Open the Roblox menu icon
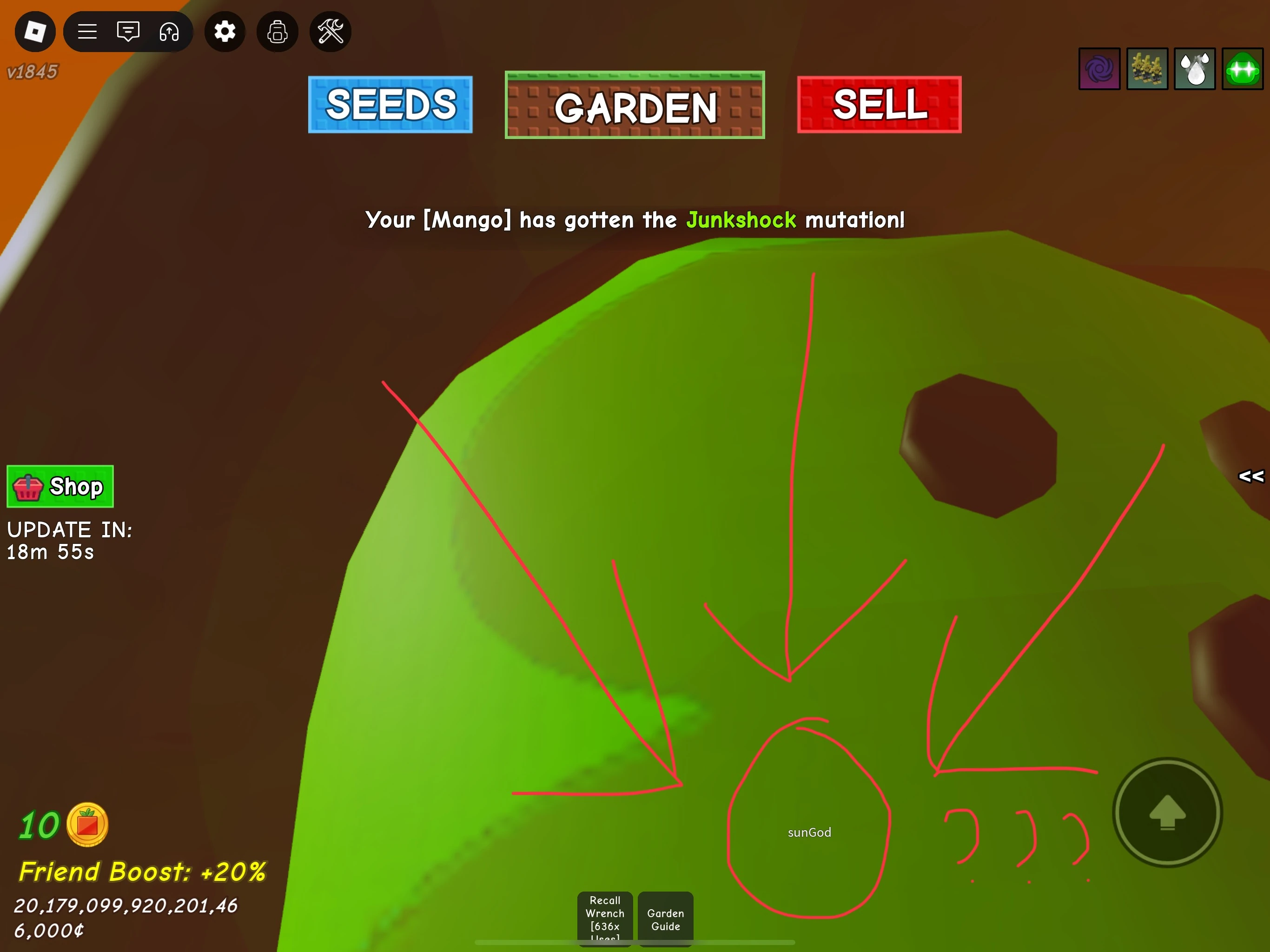Viewport: 1270px width, 952px height. [34, 32]
